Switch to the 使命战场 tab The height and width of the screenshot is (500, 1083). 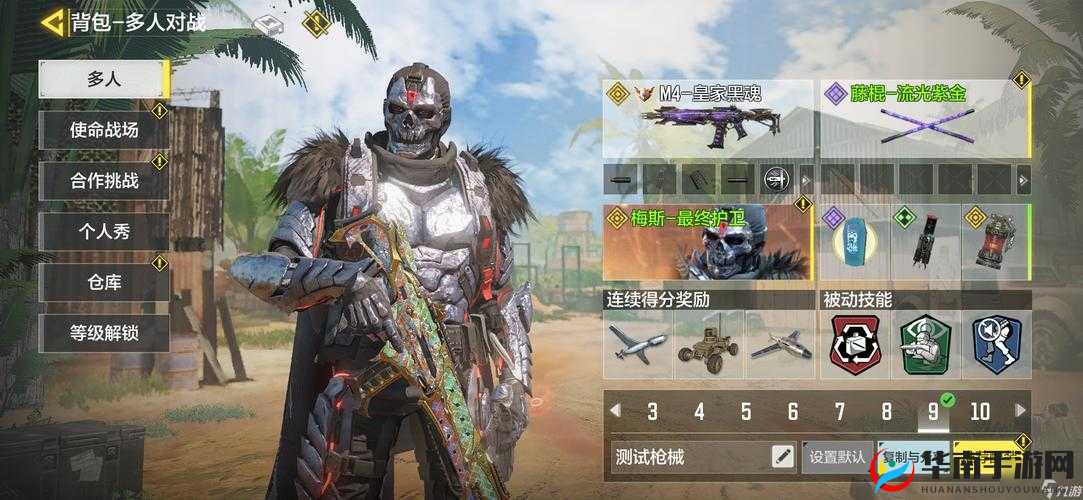[x=103, y=130]
